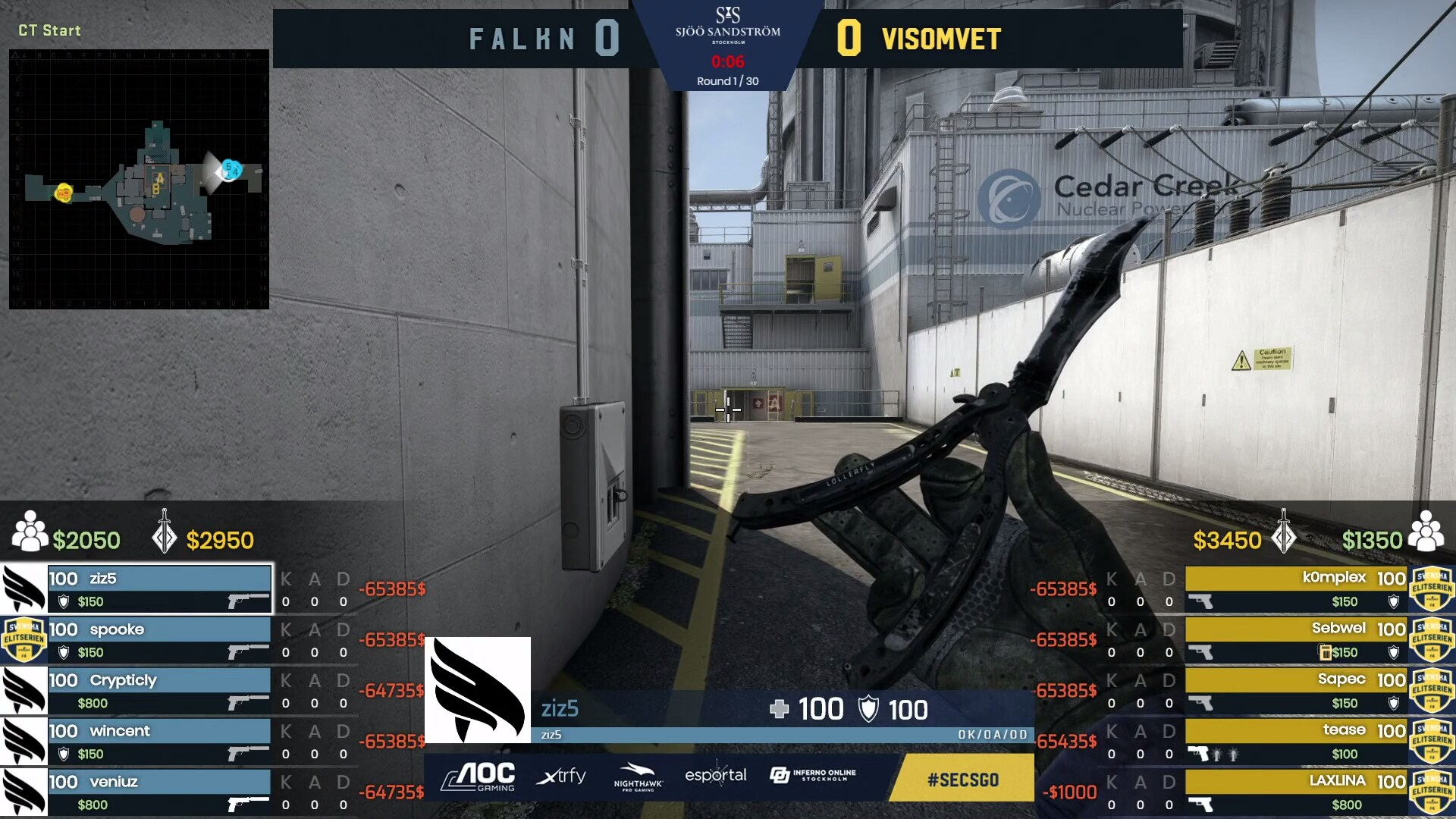Pick tease's player row
1456x819 pixels.
point(1296,741)
